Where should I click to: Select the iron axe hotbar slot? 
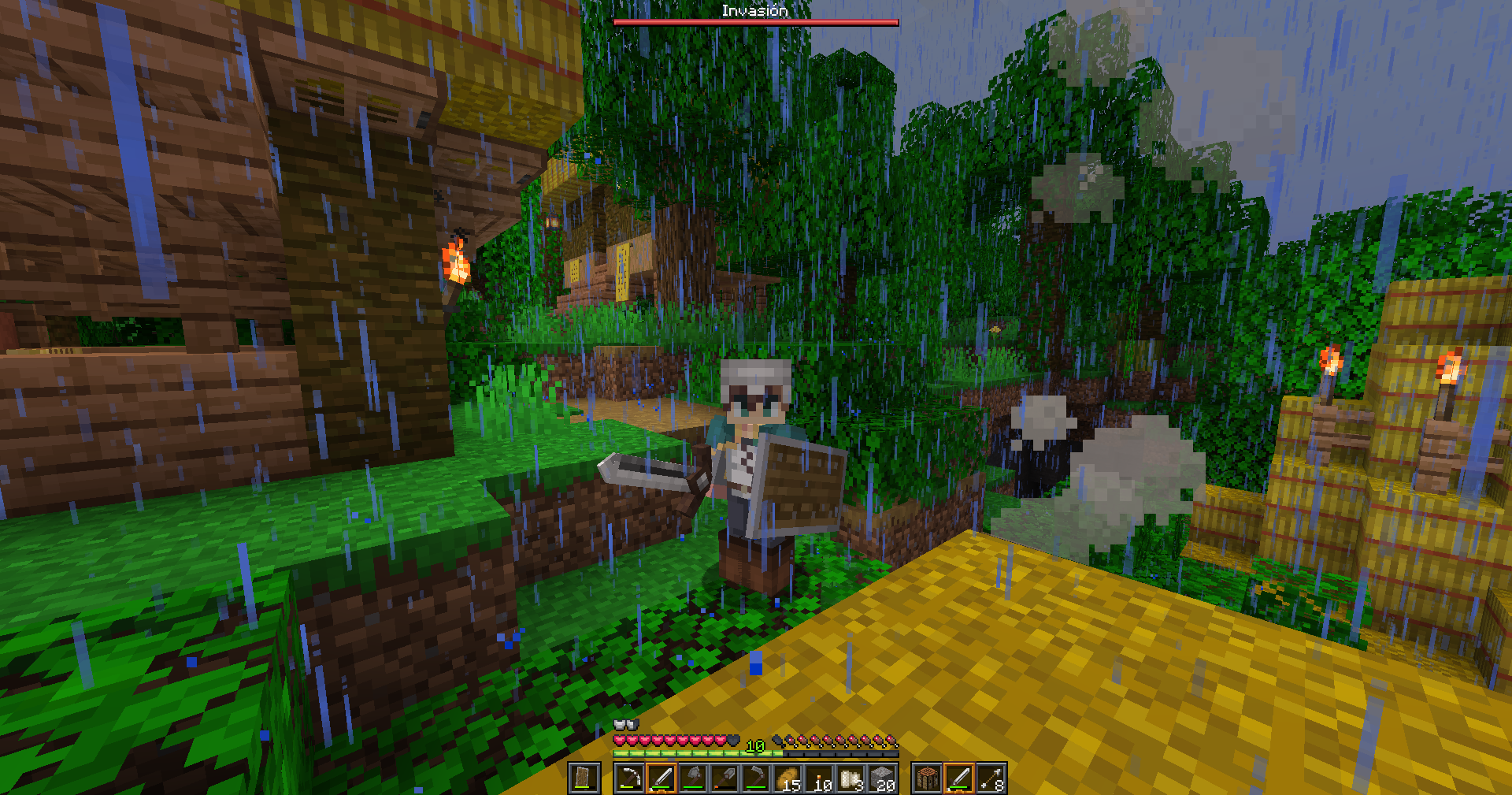coord(692,778)
